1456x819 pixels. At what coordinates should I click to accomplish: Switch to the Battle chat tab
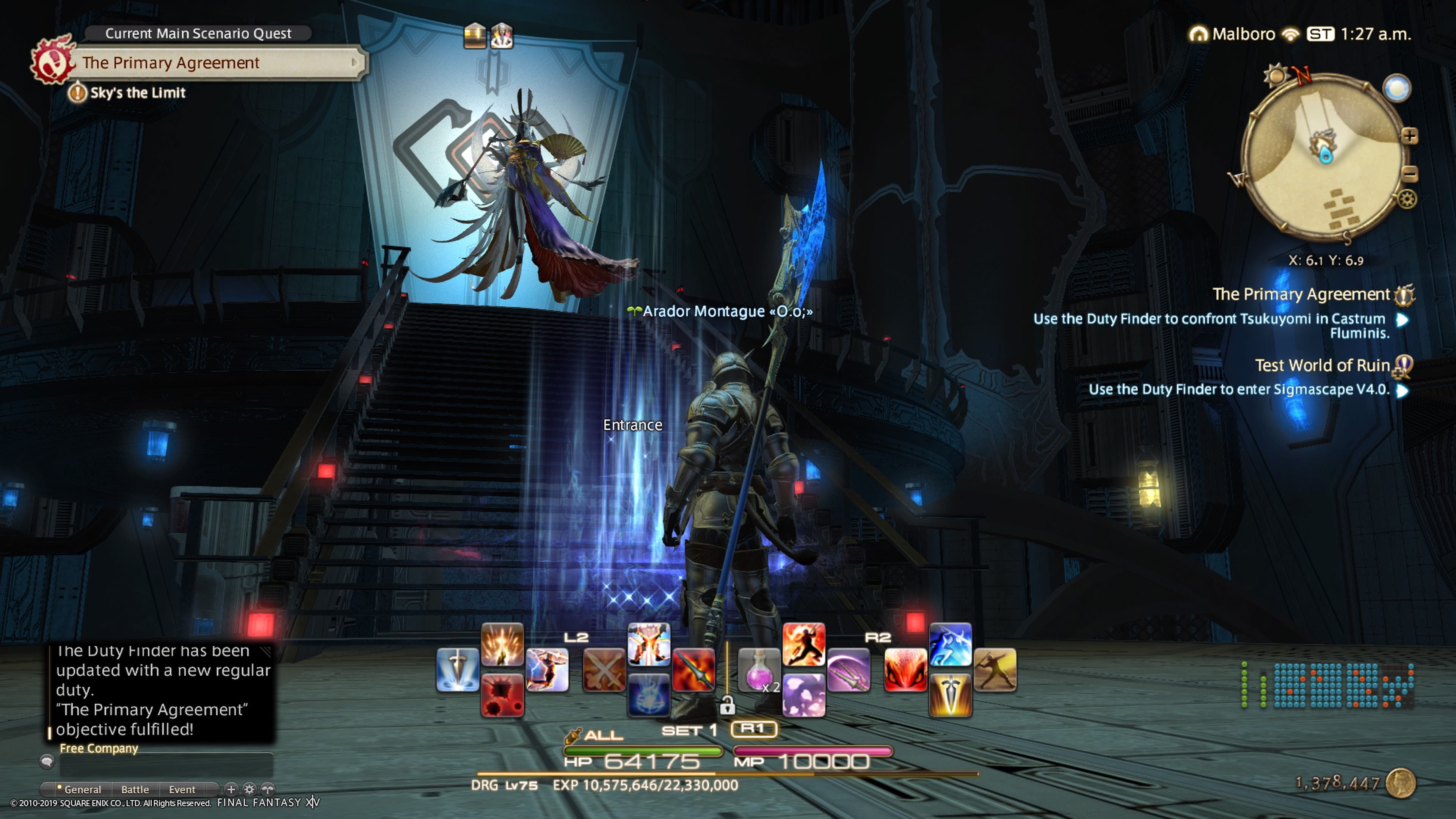[135, 789]
